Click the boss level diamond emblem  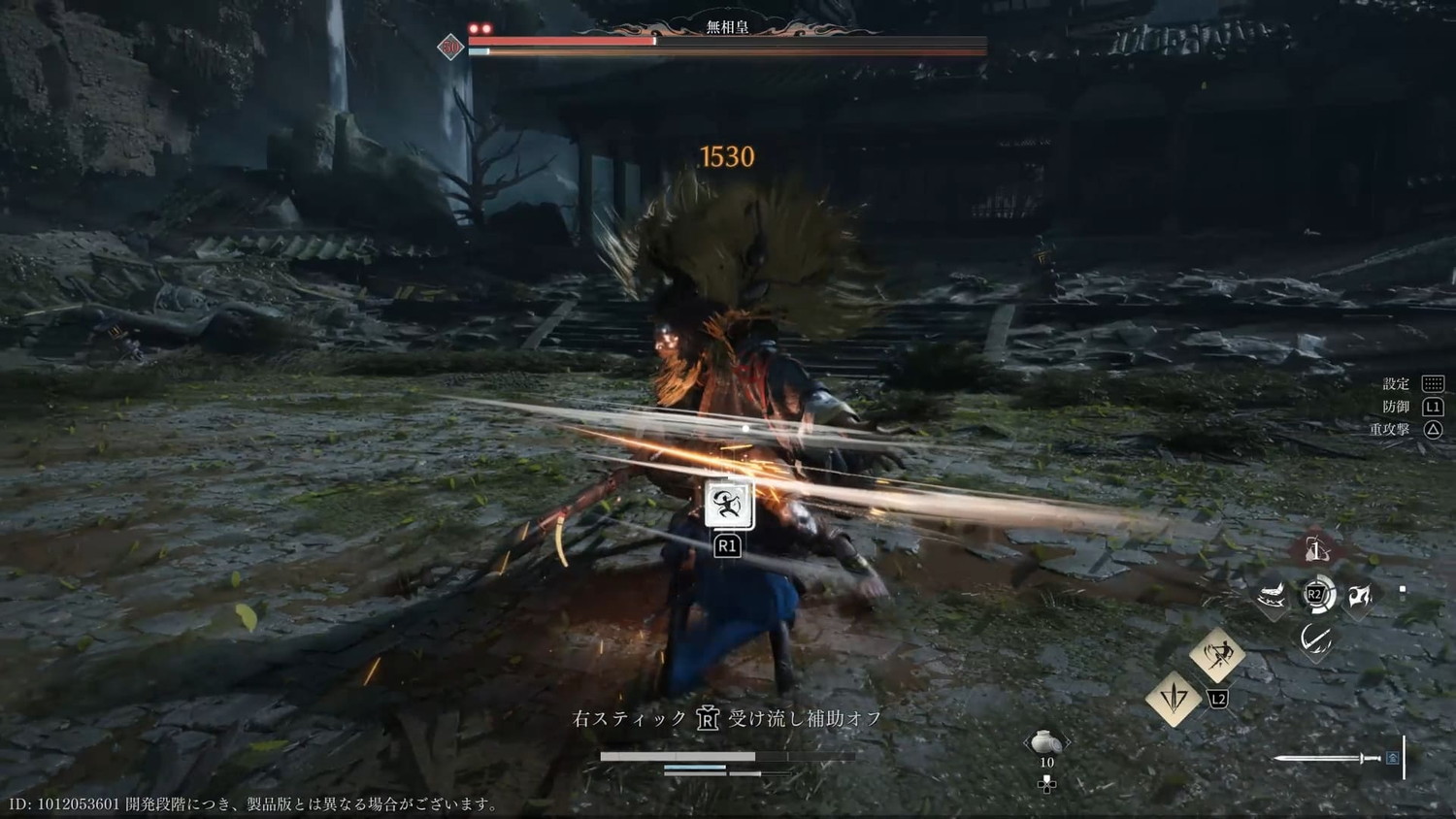click(x=450, y=47)
